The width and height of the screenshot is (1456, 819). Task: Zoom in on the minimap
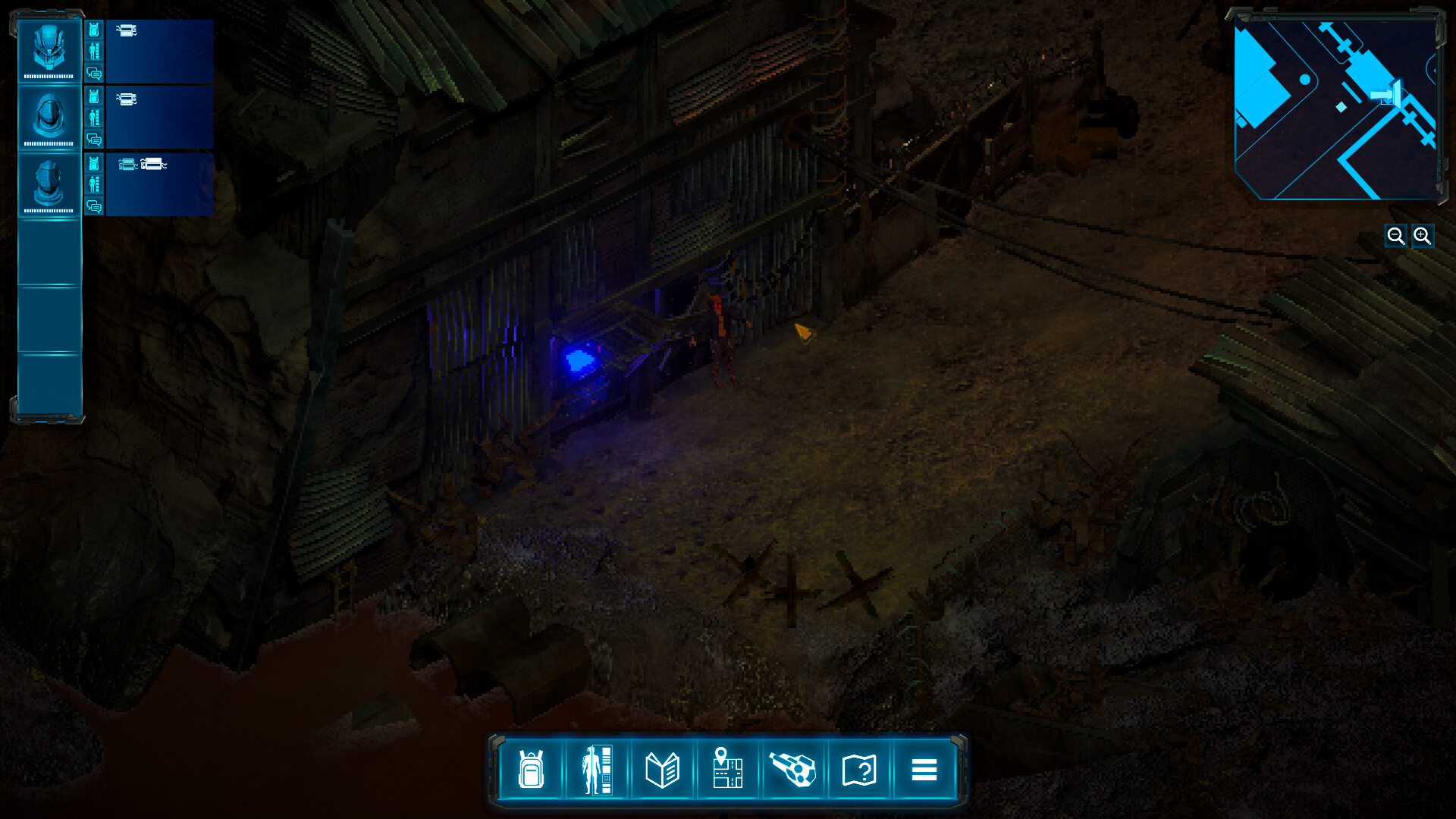(x=1423, y=235)
